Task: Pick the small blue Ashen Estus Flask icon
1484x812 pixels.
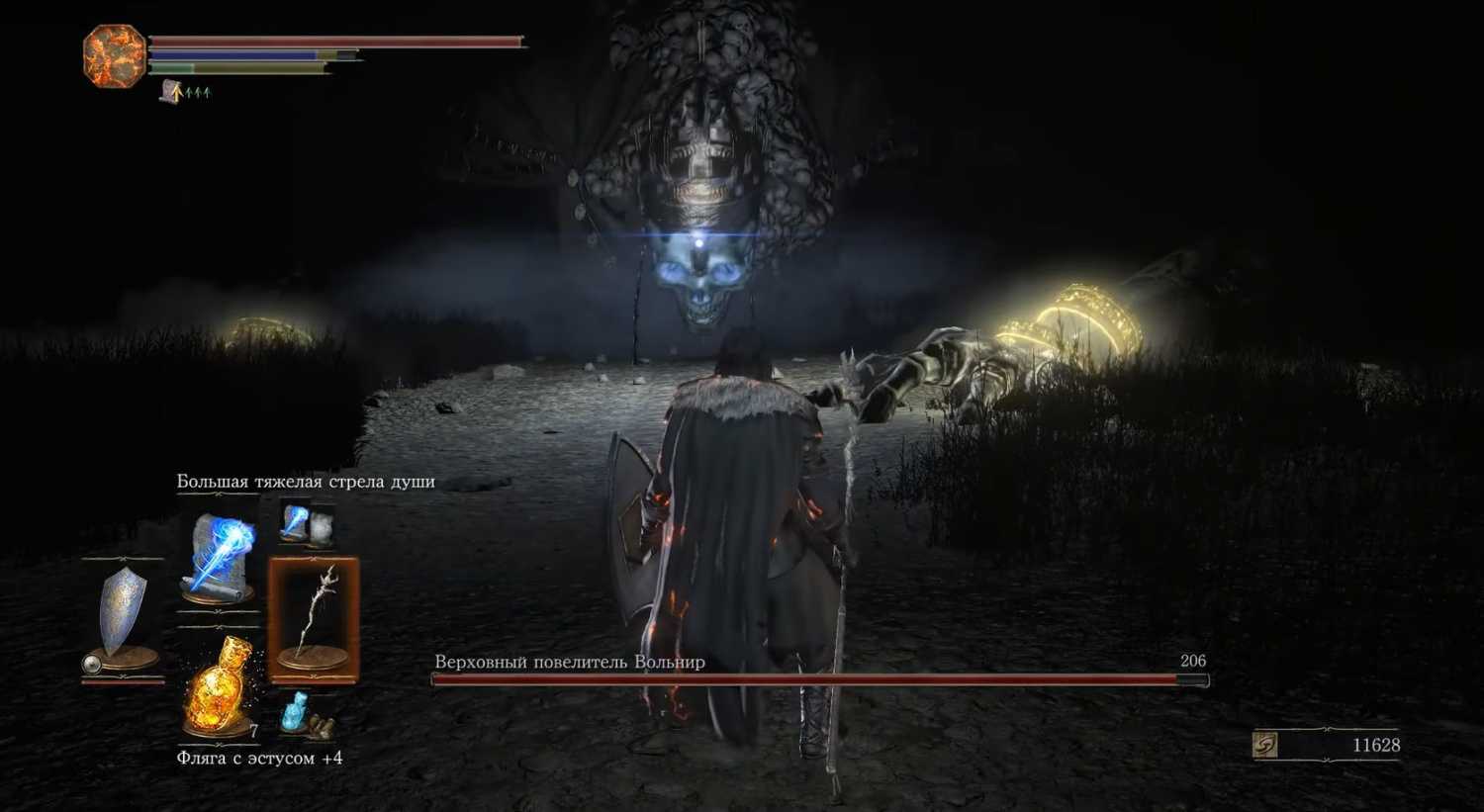Action: 297,712
